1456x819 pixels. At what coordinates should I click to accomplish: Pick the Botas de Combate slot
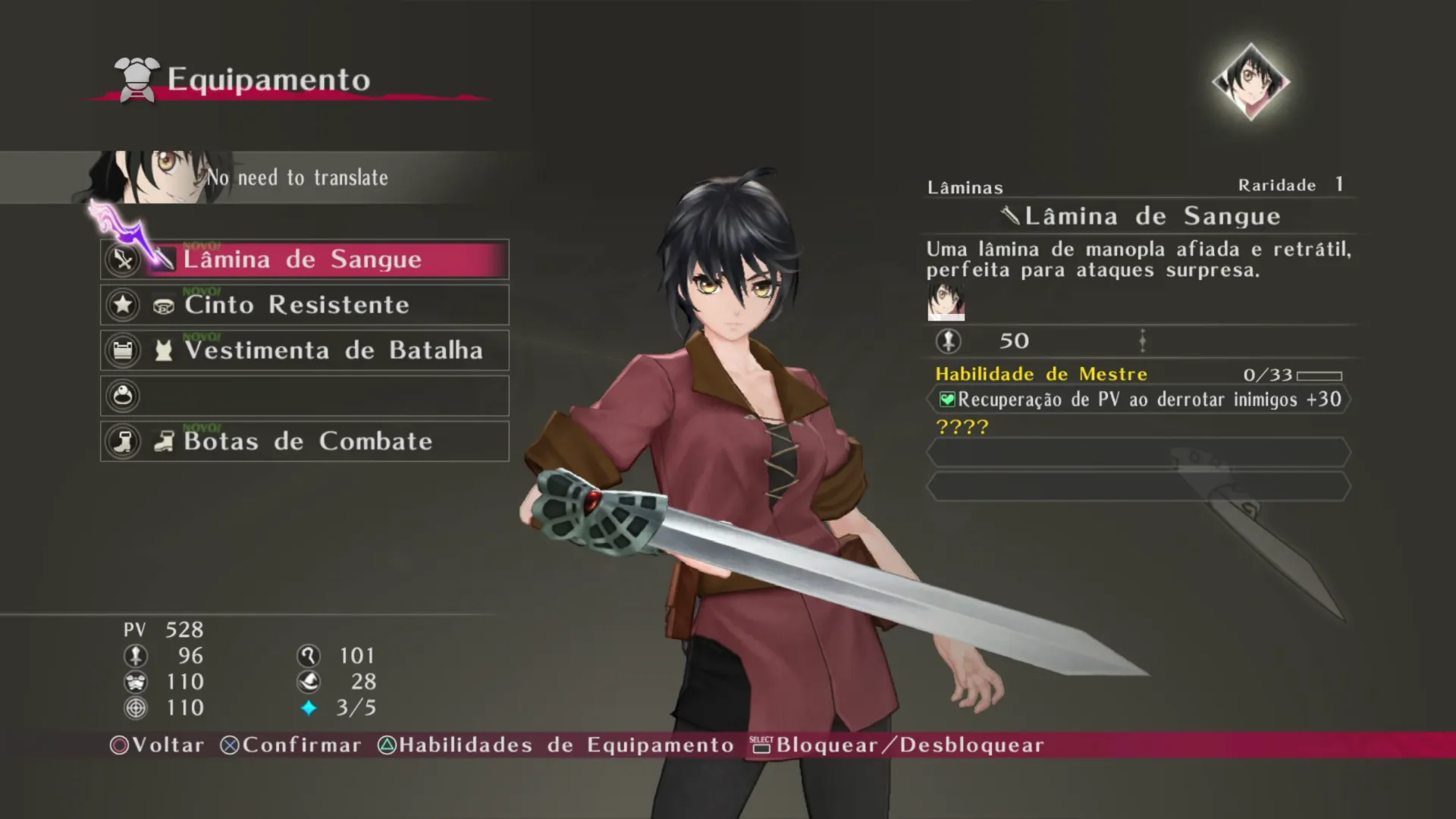click(x=305, y=441)
